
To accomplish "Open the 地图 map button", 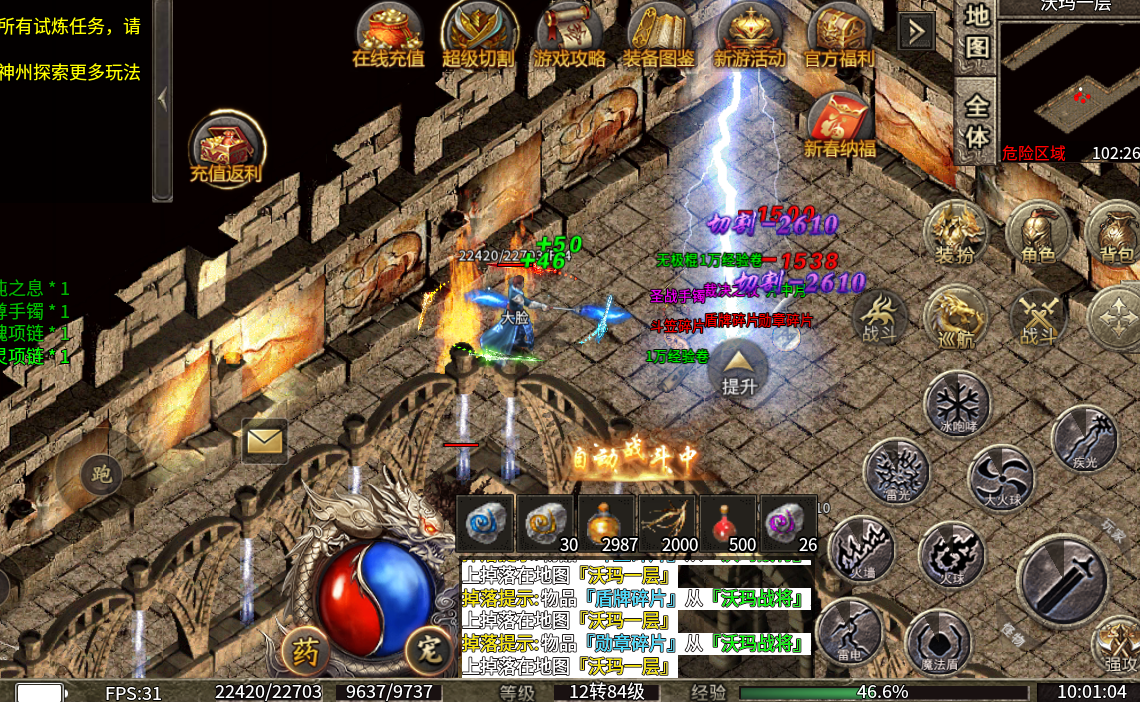I will coord(977,31).
